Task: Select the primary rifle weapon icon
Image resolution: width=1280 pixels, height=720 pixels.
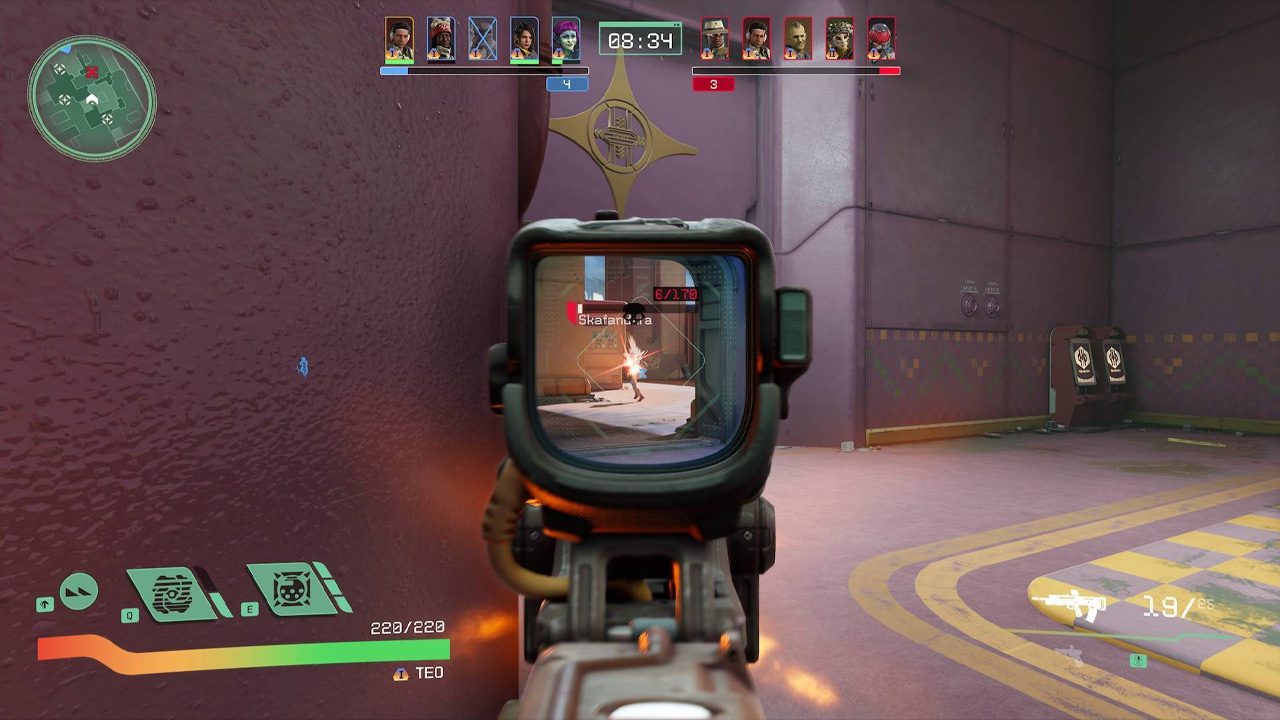Action: pyautogui.click(x=1068, y=606)
